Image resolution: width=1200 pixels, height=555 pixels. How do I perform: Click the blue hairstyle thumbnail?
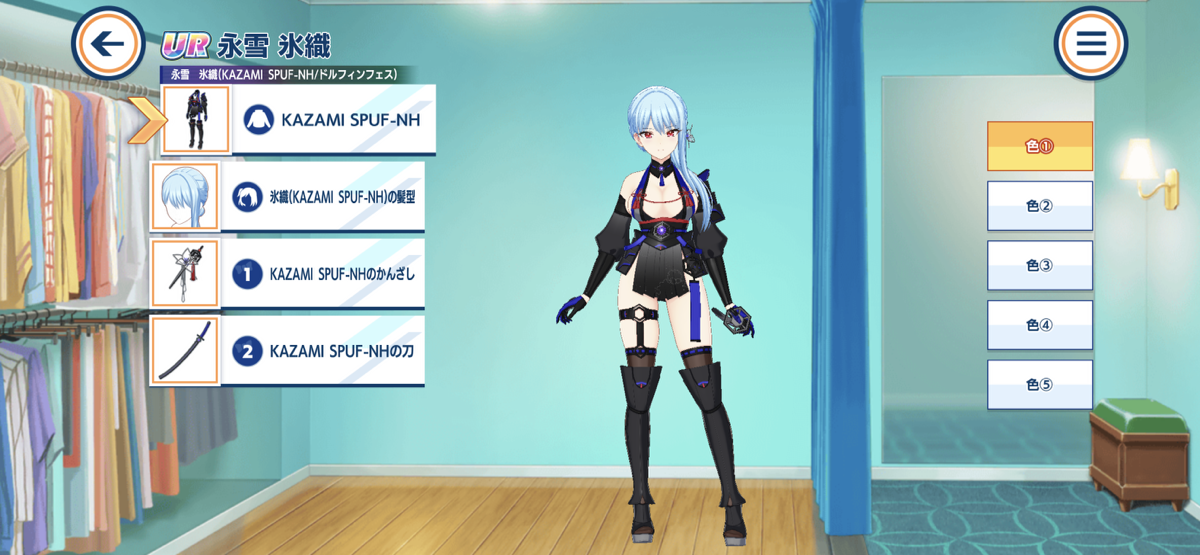click(184, 197)
